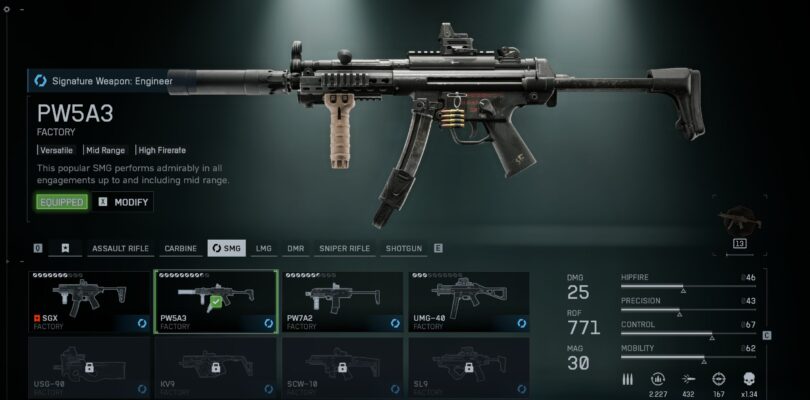Screen dimensions: 810x400
Task: Select the locked SCW-10 tile
Action: pyautogui.click(x=342, y=367)
